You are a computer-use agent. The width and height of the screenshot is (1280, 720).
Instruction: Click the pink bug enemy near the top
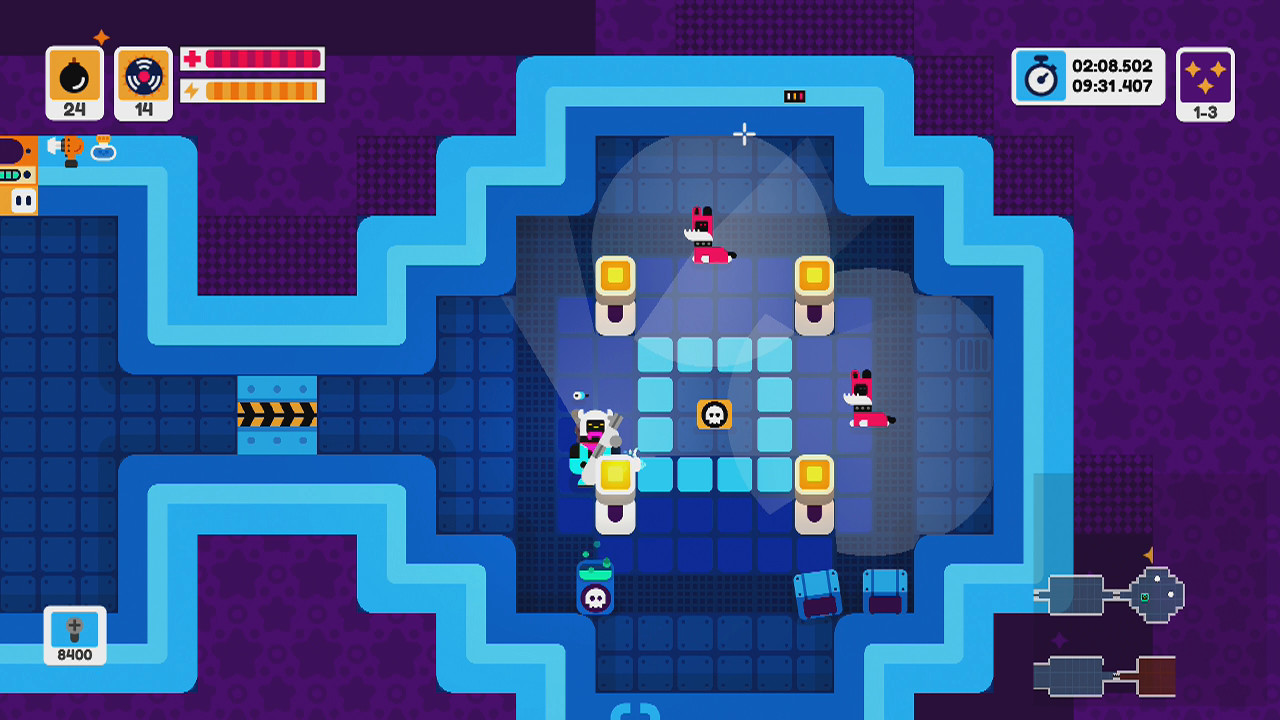(x=703, y=232)
